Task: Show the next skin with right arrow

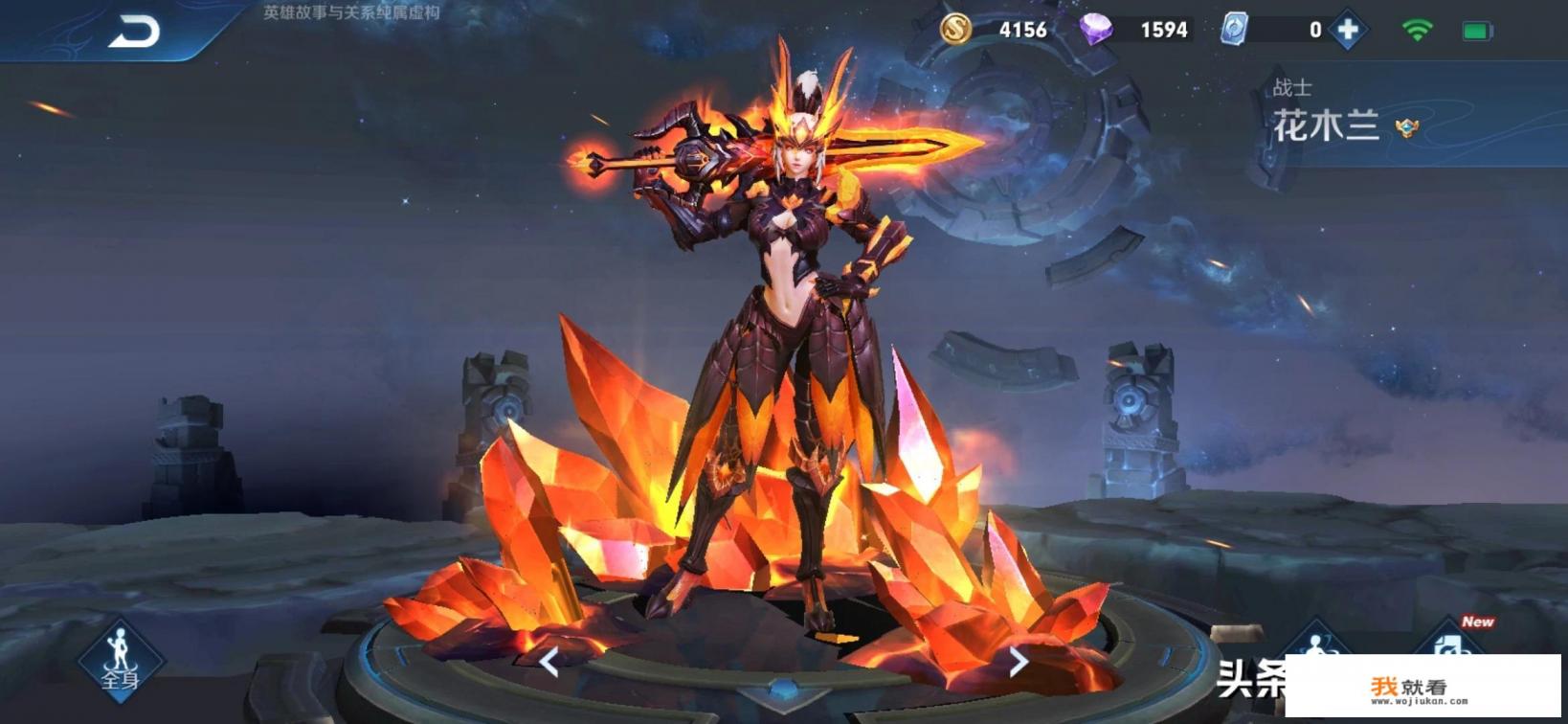Action: point(1019,661)
